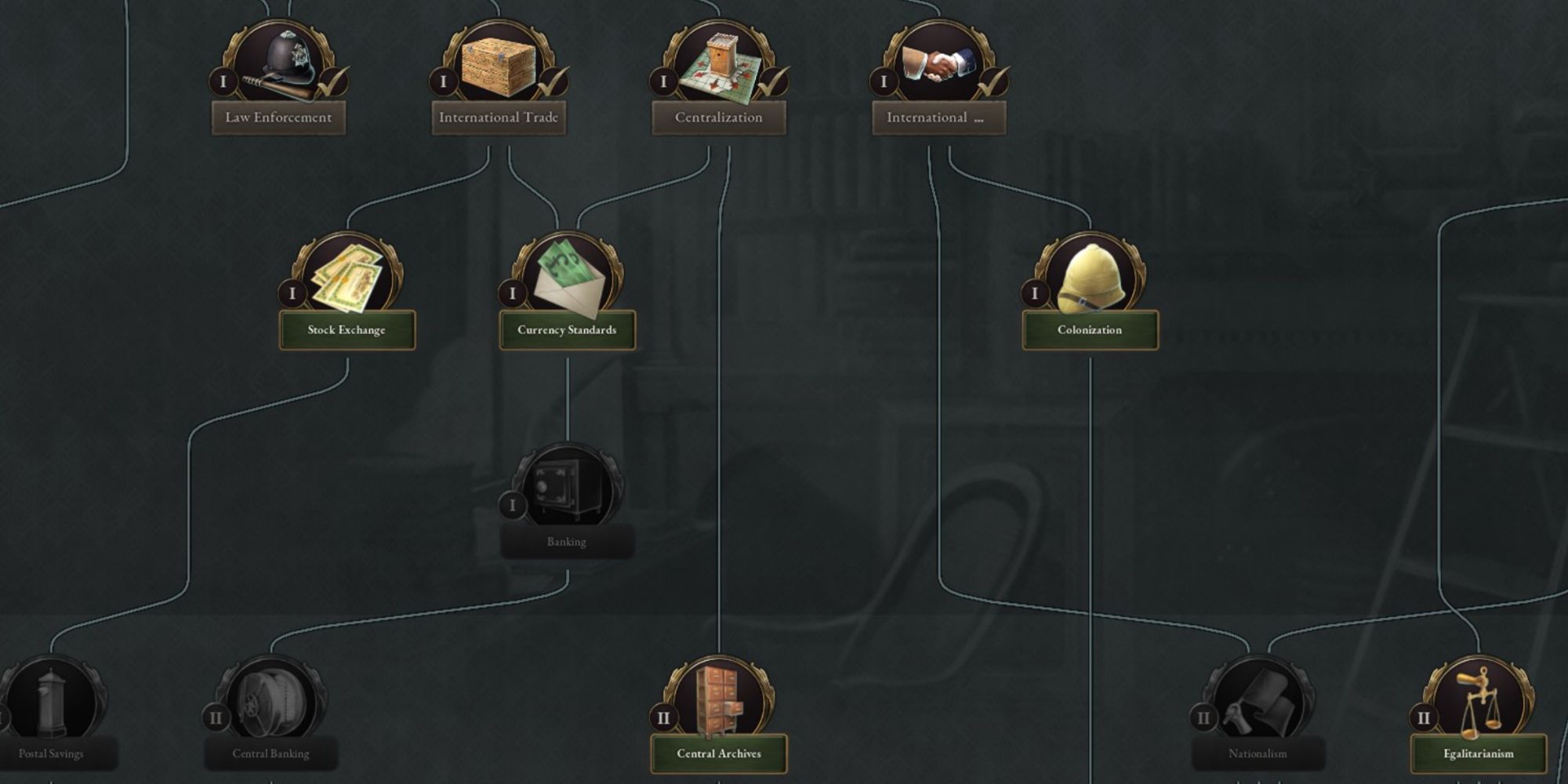
Task: Click the checkmark on Law Enforcement
Action: click(x=332, y=82)
